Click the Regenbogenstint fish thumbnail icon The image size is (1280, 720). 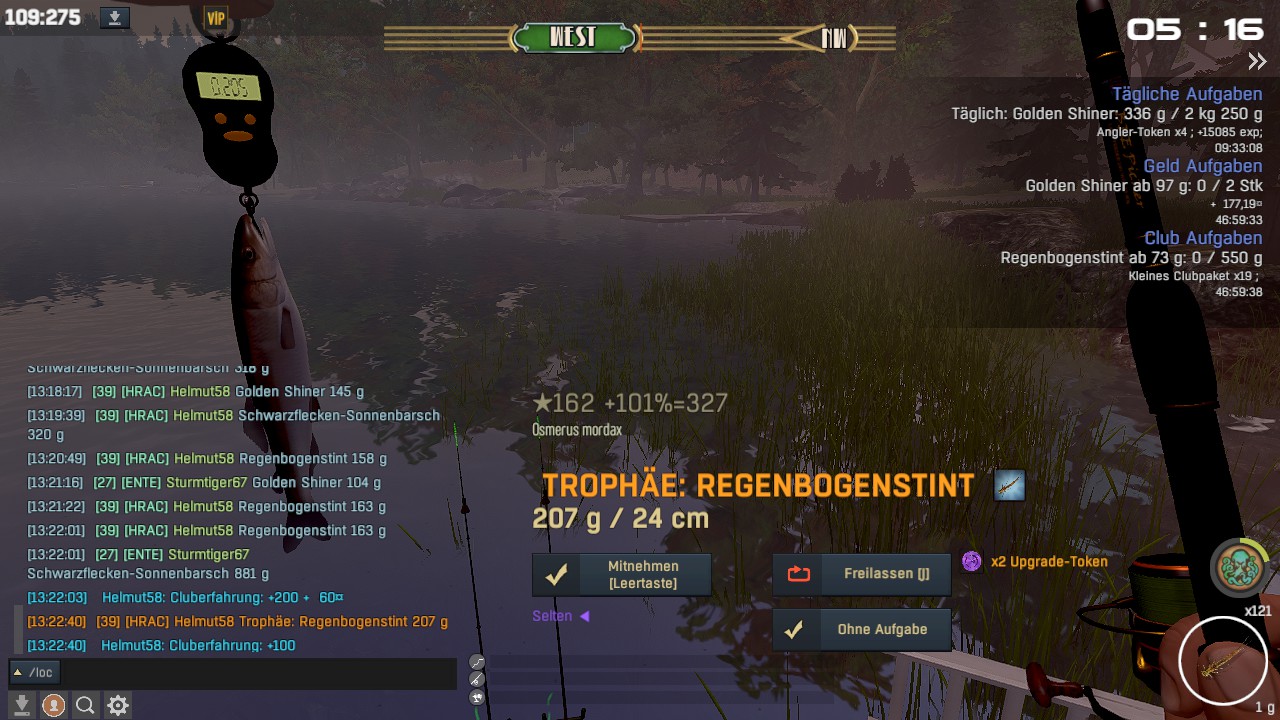click(1010, 486)
